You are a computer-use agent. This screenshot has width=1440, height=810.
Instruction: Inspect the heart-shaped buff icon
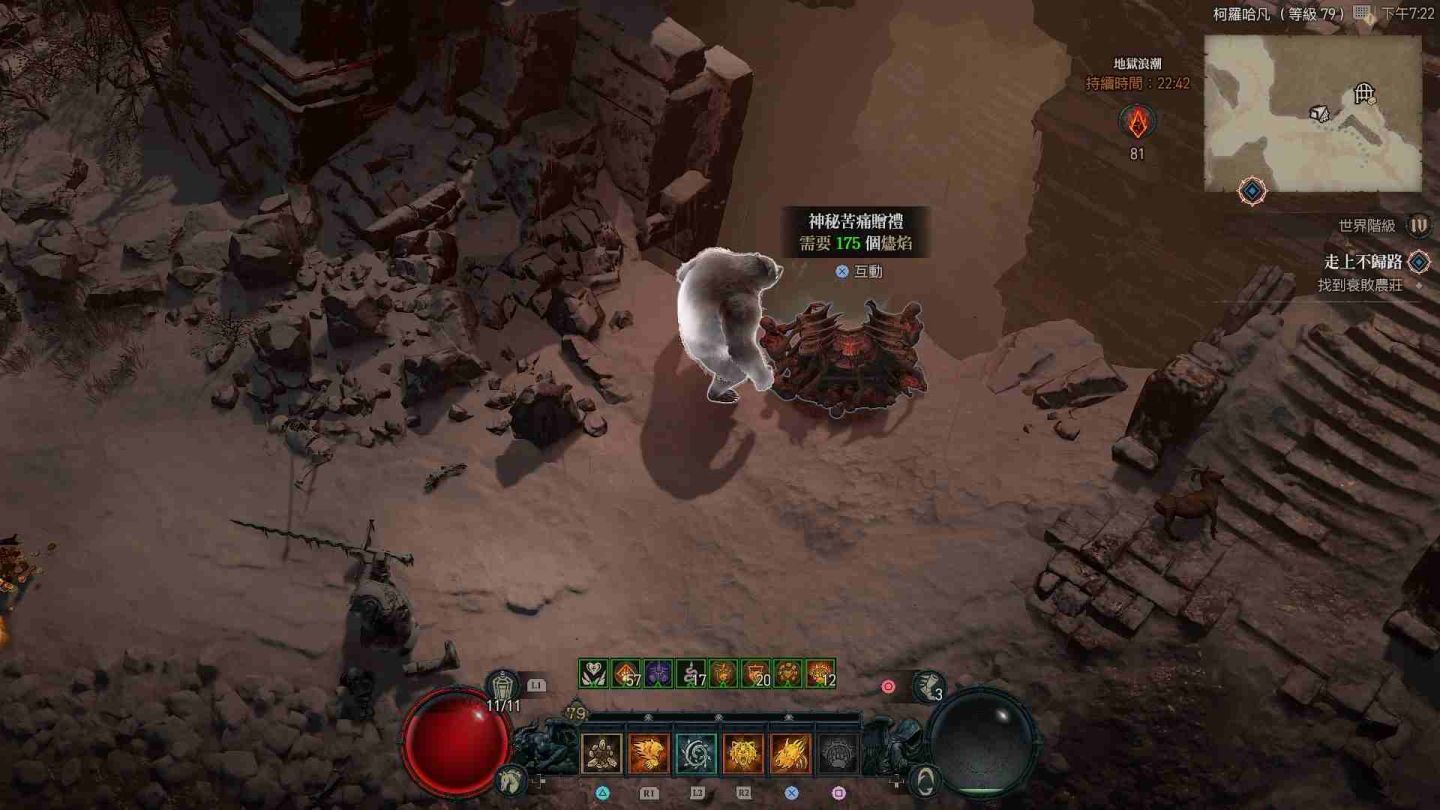(593, 673)
